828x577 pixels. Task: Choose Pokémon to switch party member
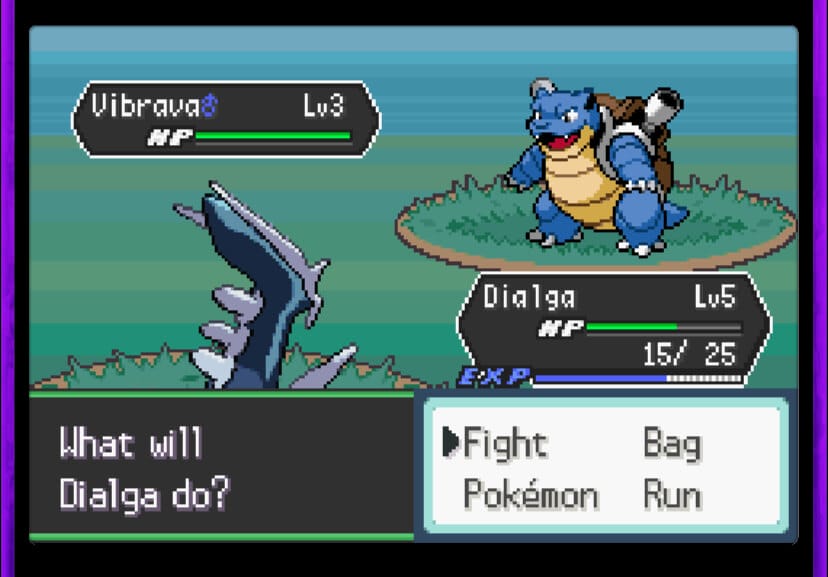click(530, 494)
